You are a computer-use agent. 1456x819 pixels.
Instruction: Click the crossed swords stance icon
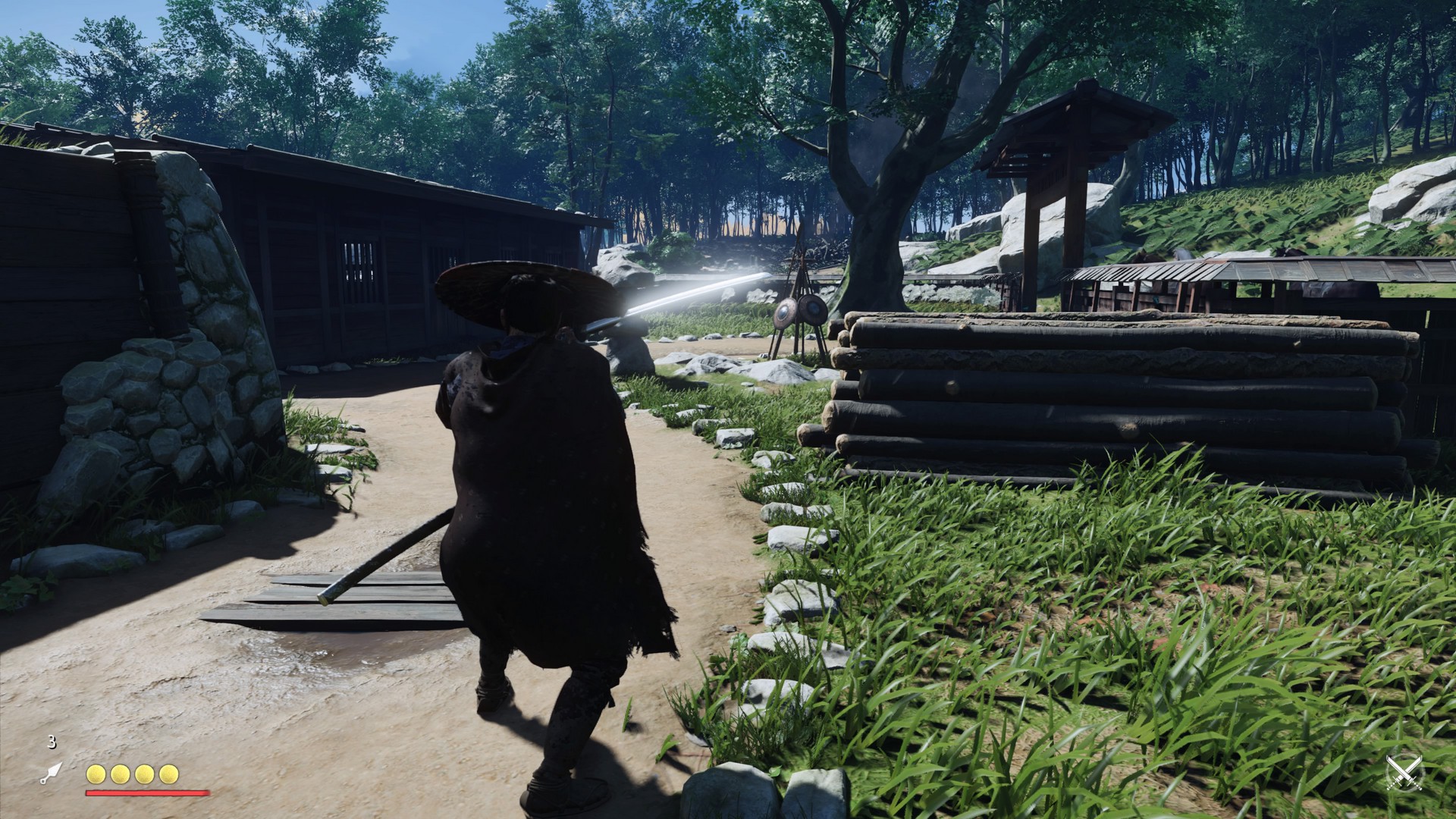[x=1404, y=773]
